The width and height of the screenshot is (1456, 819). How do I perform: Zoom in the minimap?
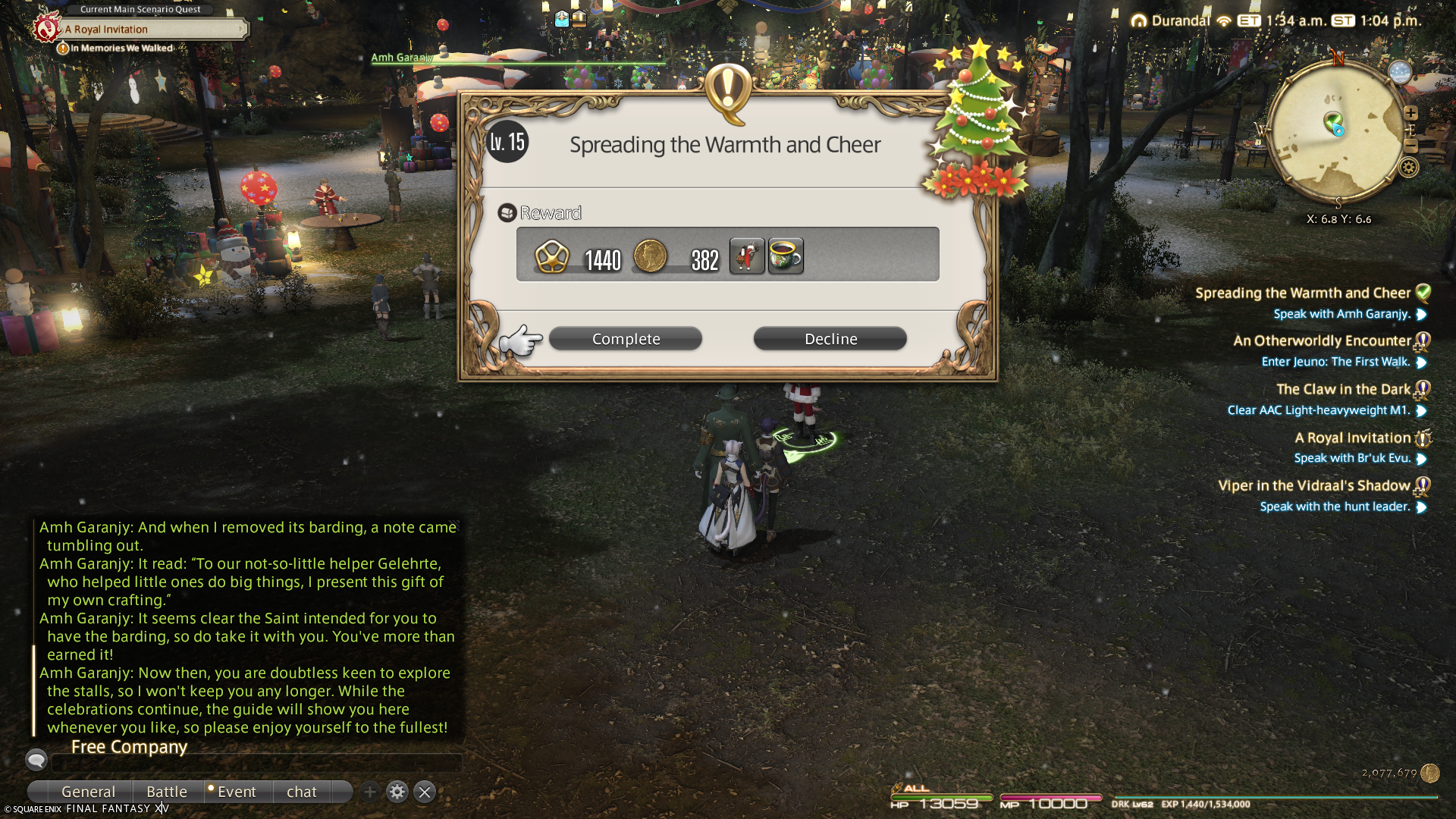pyautogui.click(x=1410, y=113)
